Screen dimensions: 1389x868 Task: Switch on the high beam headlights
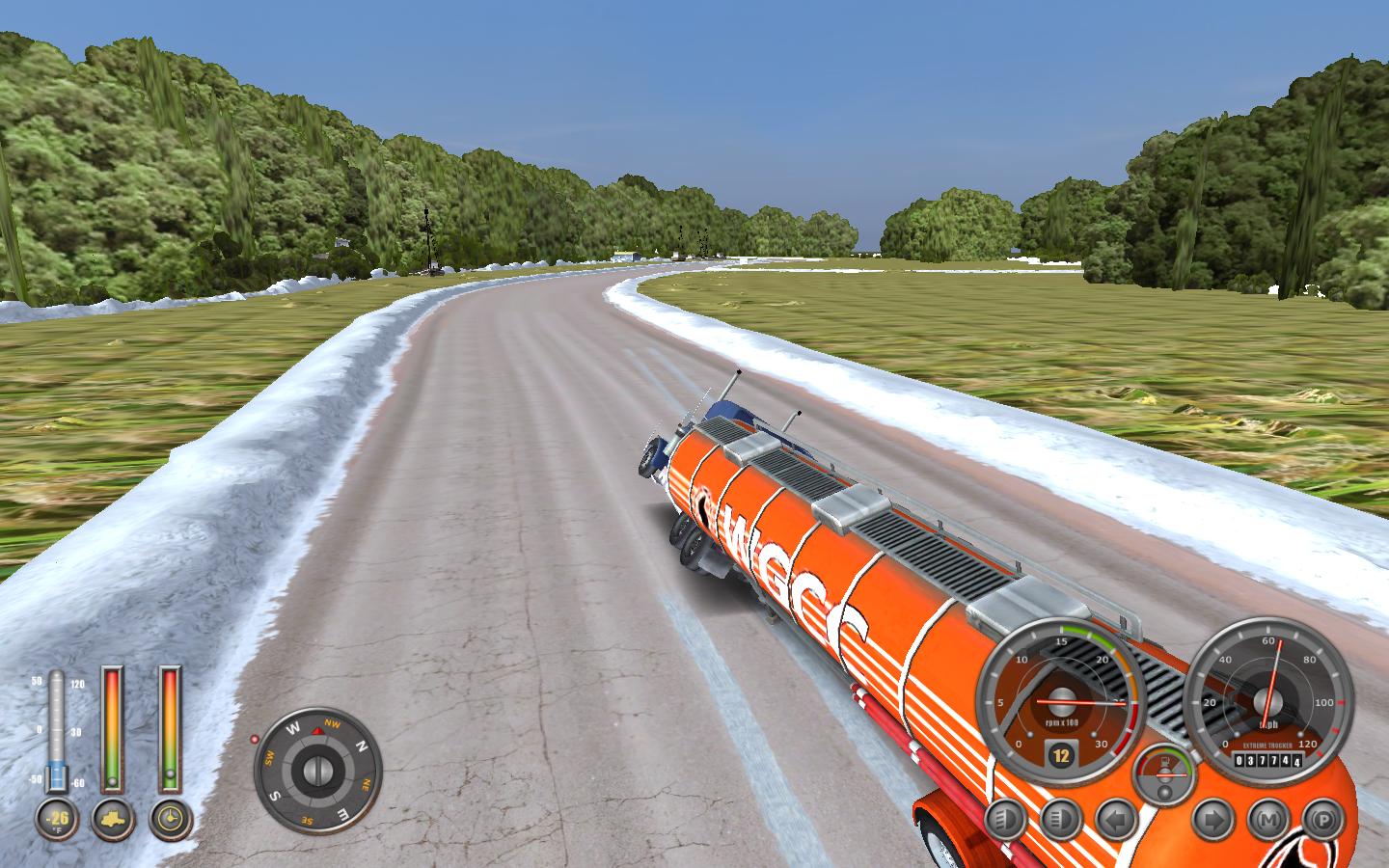(x=1060, y=820)
